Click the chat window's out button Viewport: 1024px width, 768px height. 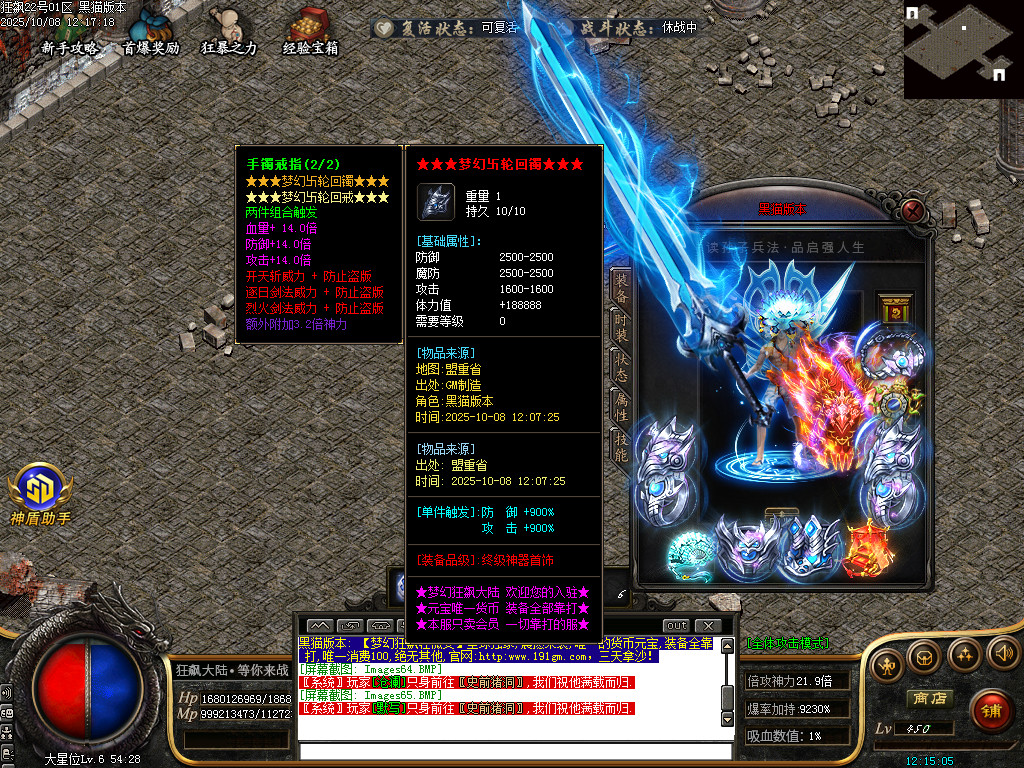(677, 626)
